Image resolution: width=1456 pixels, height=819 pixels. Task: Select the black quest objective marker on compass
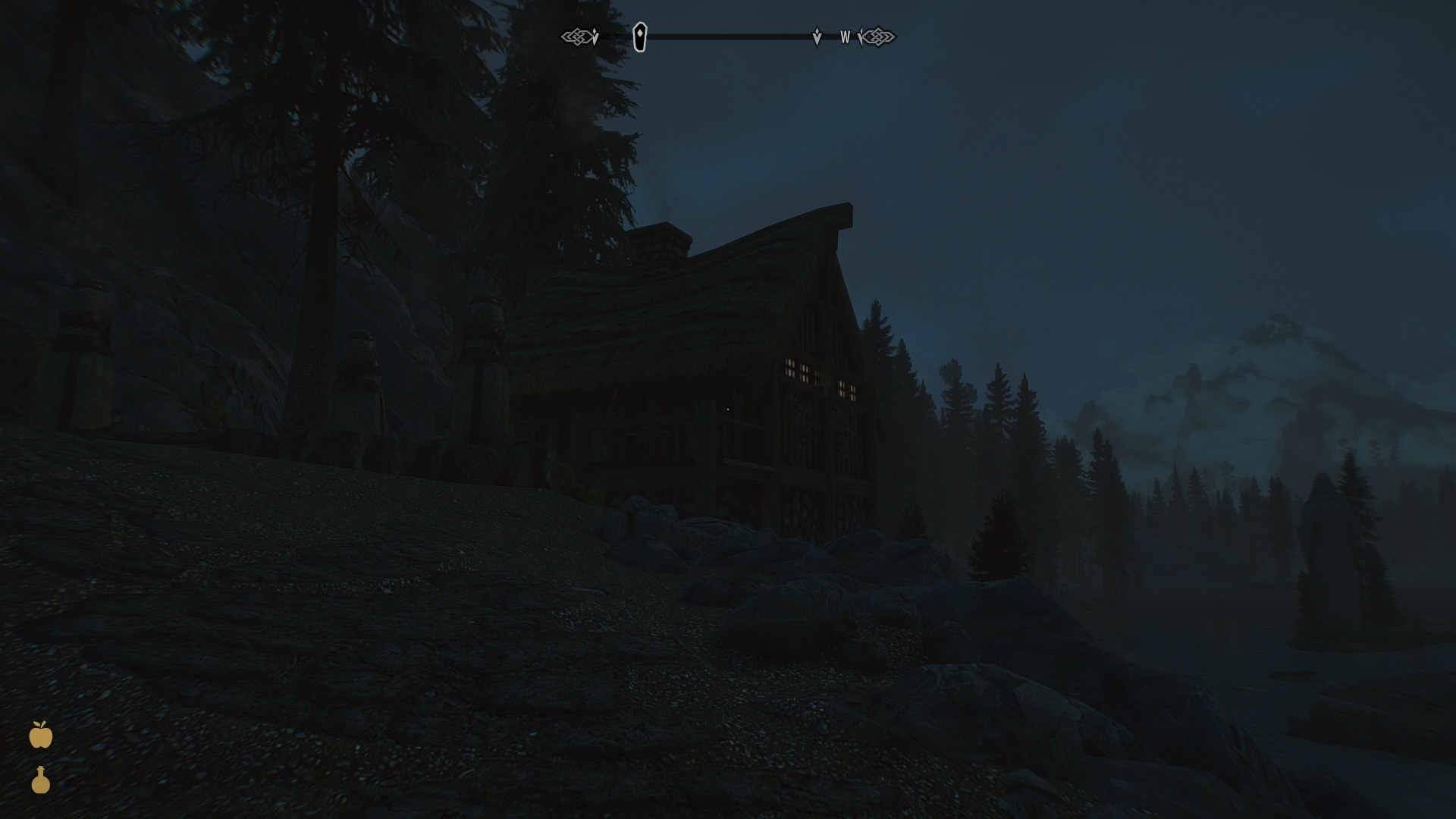(639, 36)
